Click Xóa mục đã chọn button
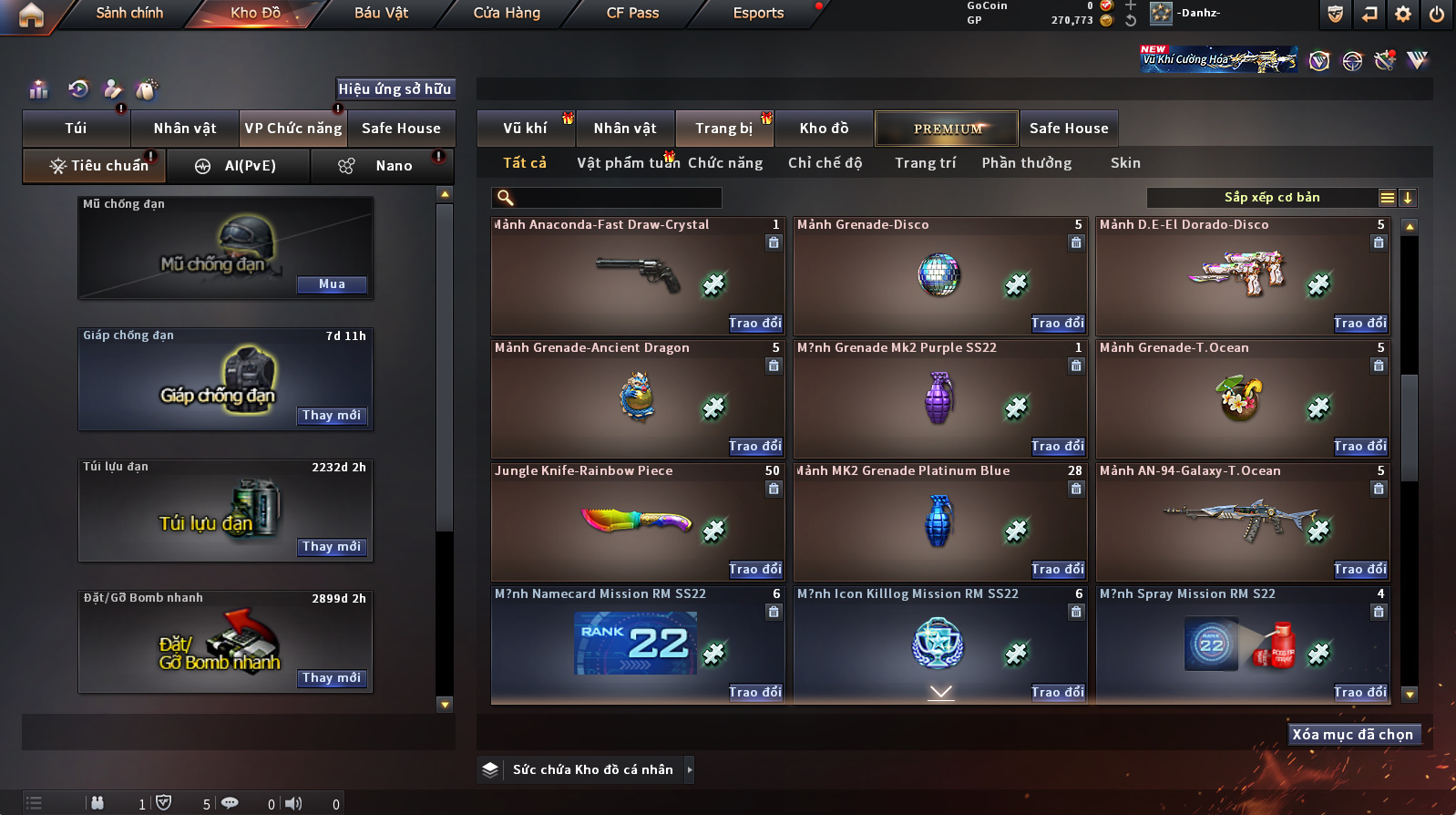Viewport: 1456px width, 815px height. click(1352, 735)
